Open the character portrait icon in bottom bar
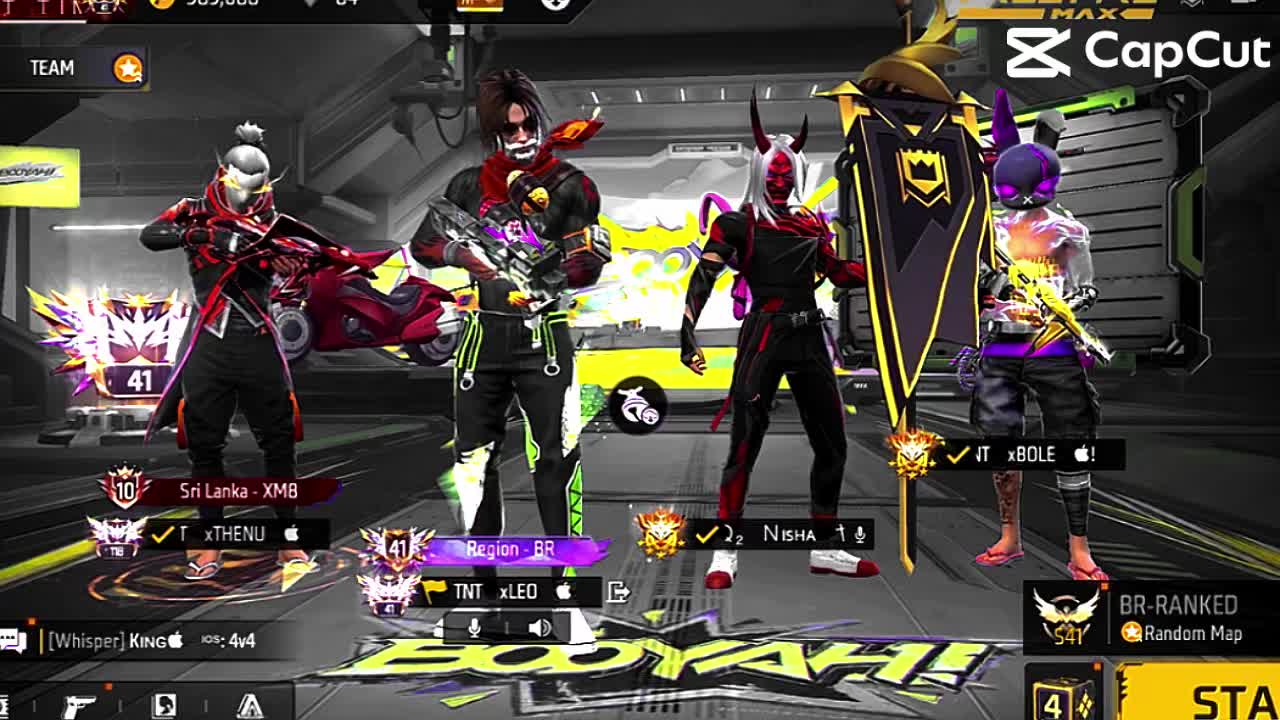1280x720 pixels. click(164, 705)
